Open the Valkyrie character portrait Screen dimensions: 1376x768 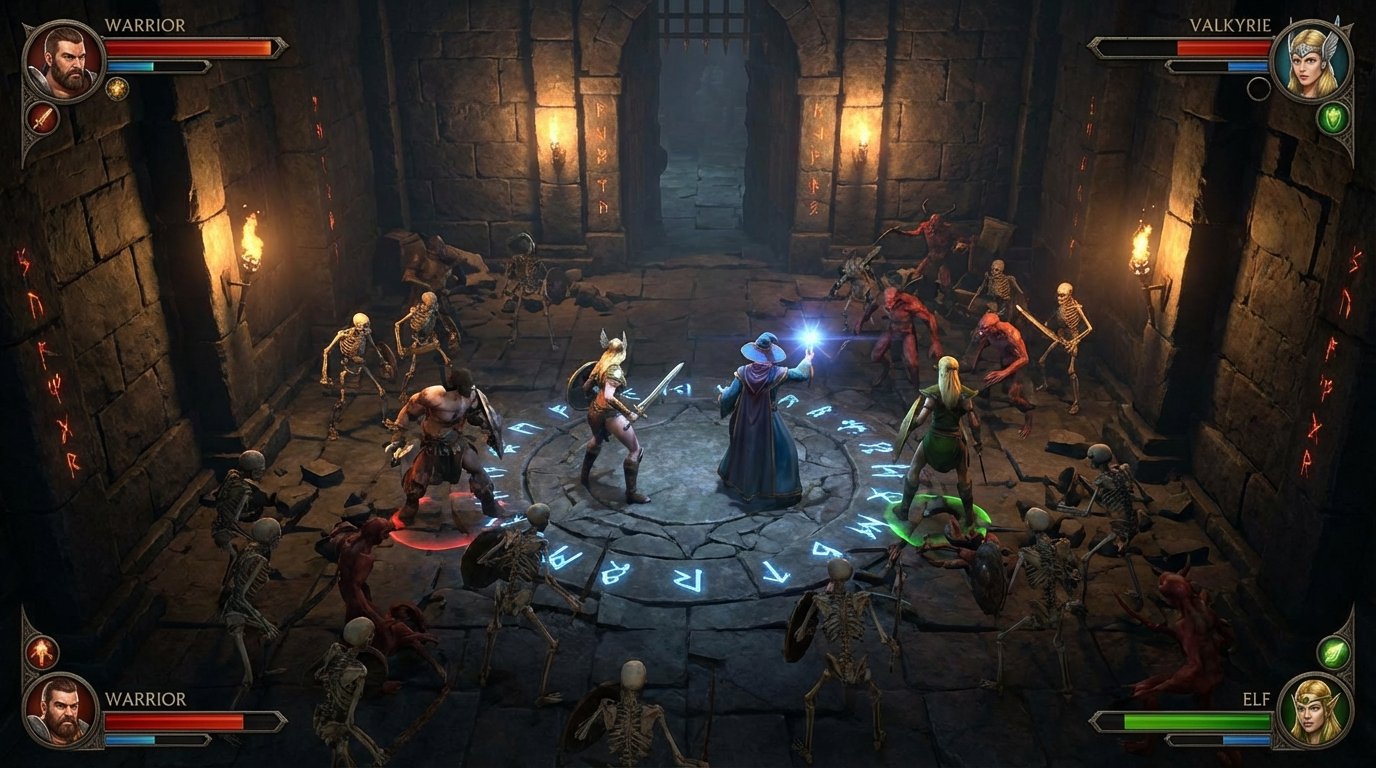(1312, 60)
